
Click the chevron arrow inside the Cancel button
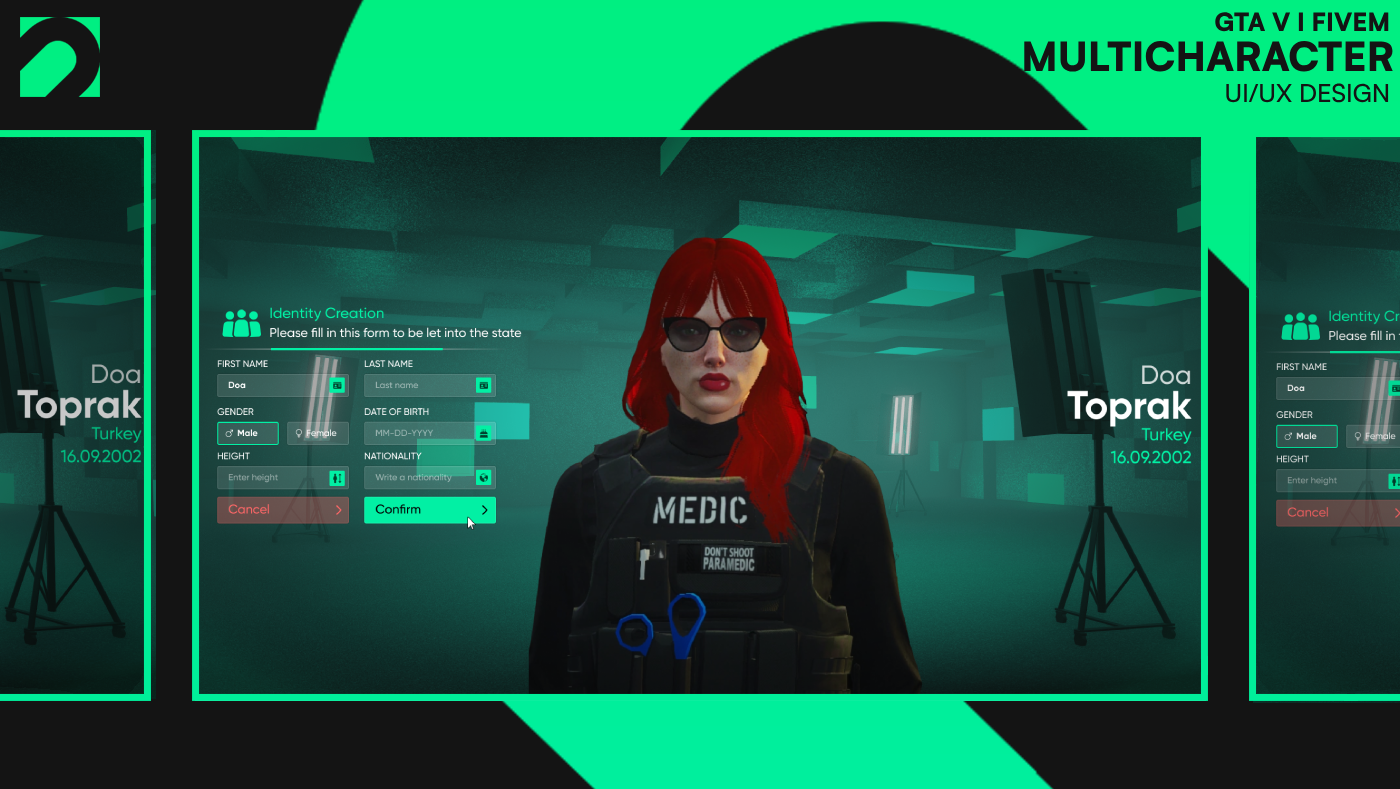pos(338,510)
